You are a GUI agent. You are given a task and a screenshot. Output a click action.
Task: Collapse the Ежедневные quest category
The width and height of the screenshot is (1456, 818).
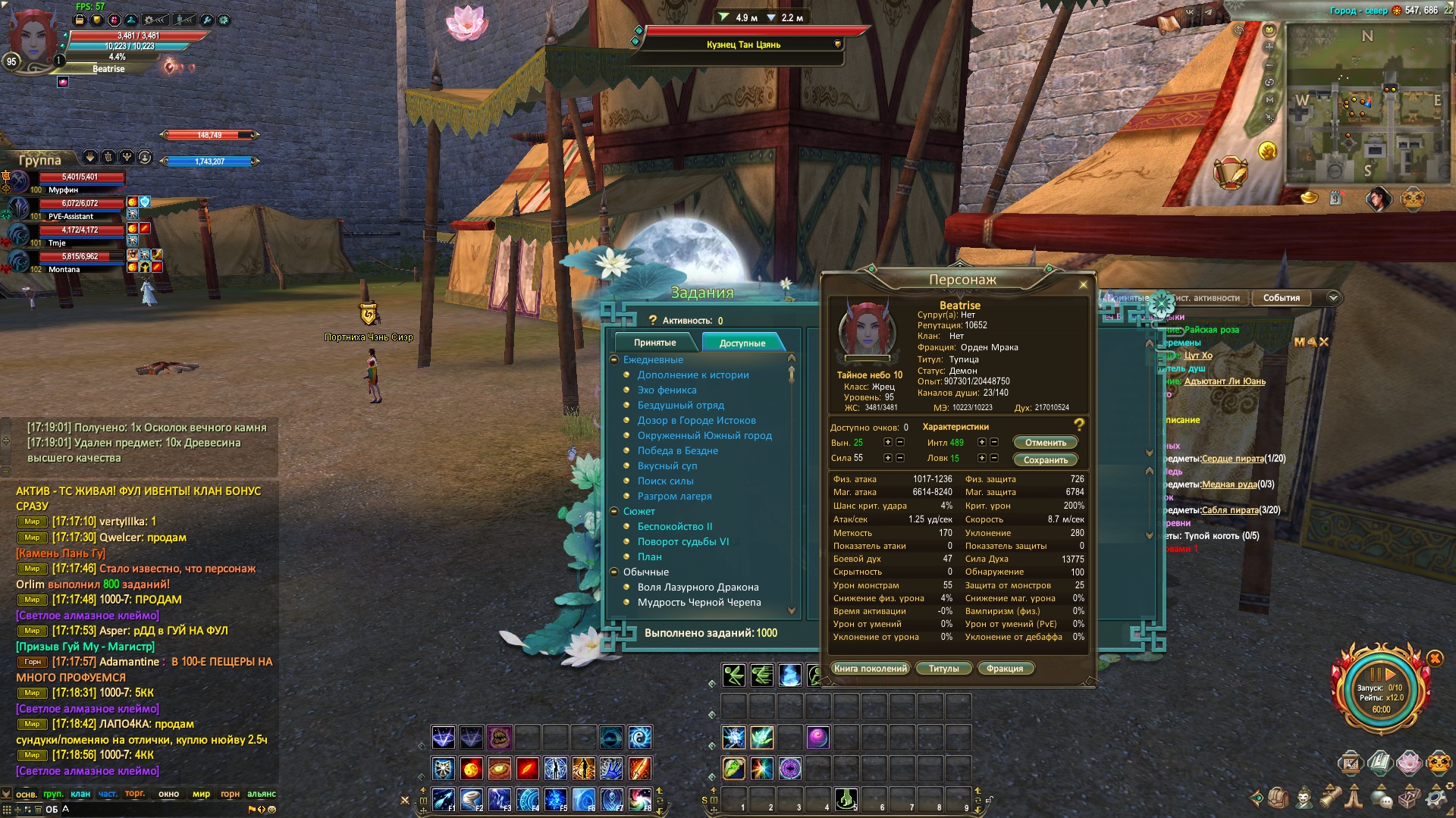[615, 360]
